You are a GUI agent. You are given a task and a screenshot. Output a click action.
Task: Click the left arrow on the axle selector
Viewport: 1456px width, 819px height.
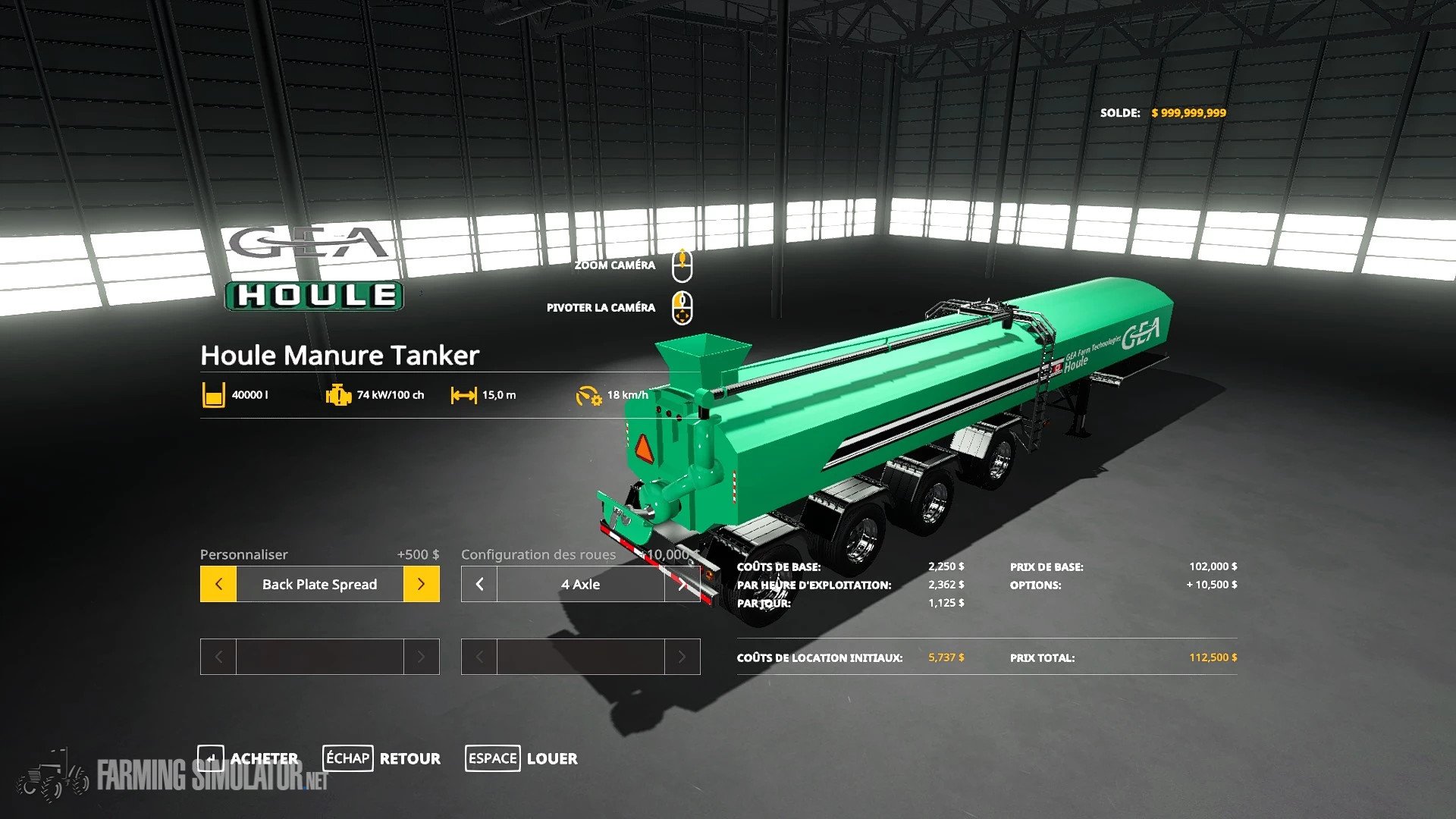pos(478,584)
